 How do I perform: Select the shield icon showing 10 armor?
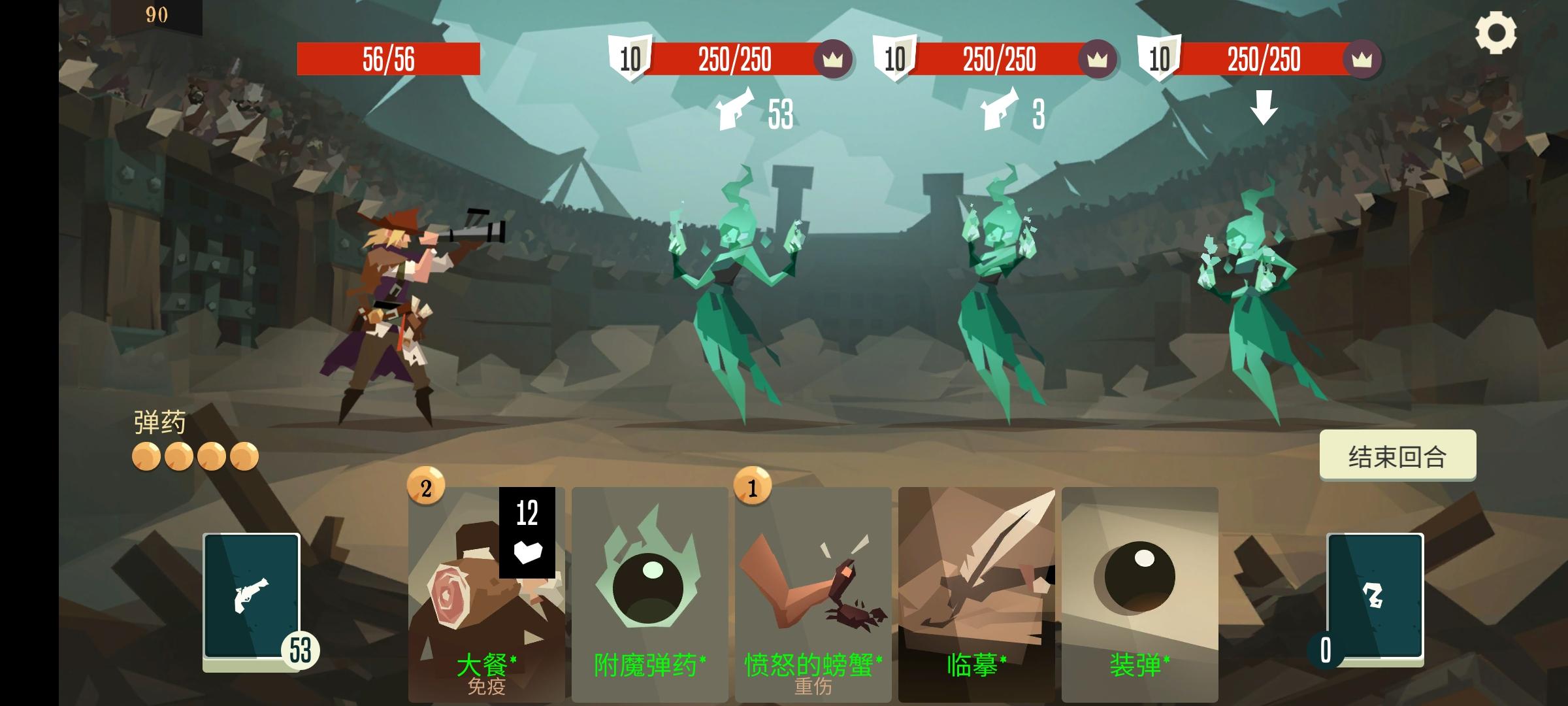click(x=629, y=59)
